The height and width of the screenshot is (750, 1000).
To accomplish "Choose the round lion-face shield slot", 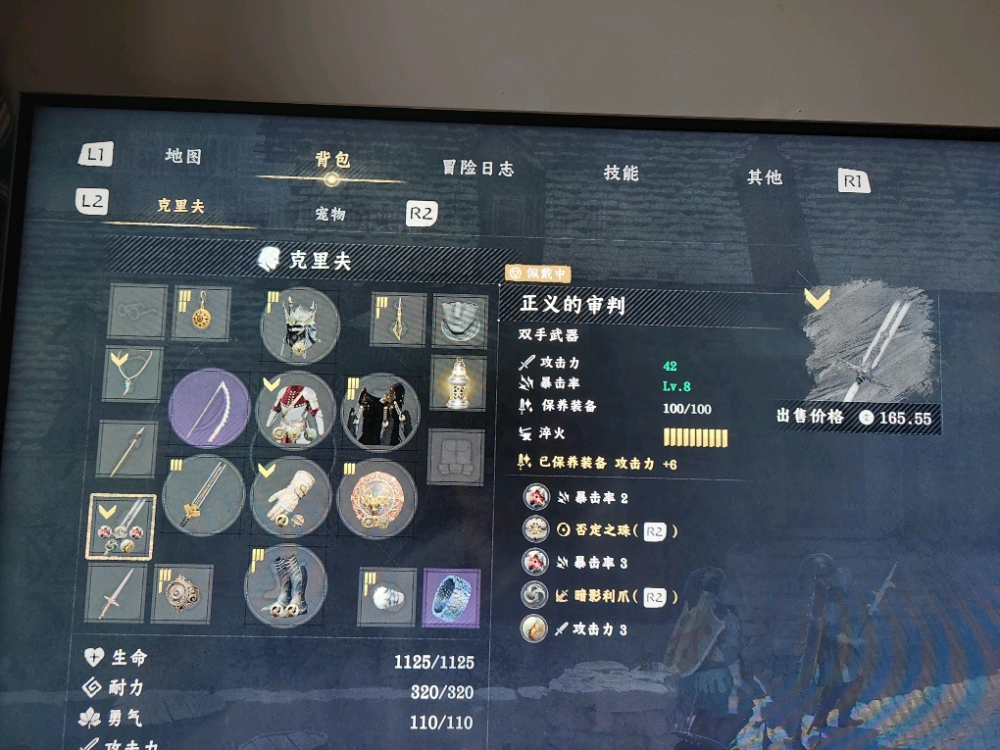I will (376, 498).
